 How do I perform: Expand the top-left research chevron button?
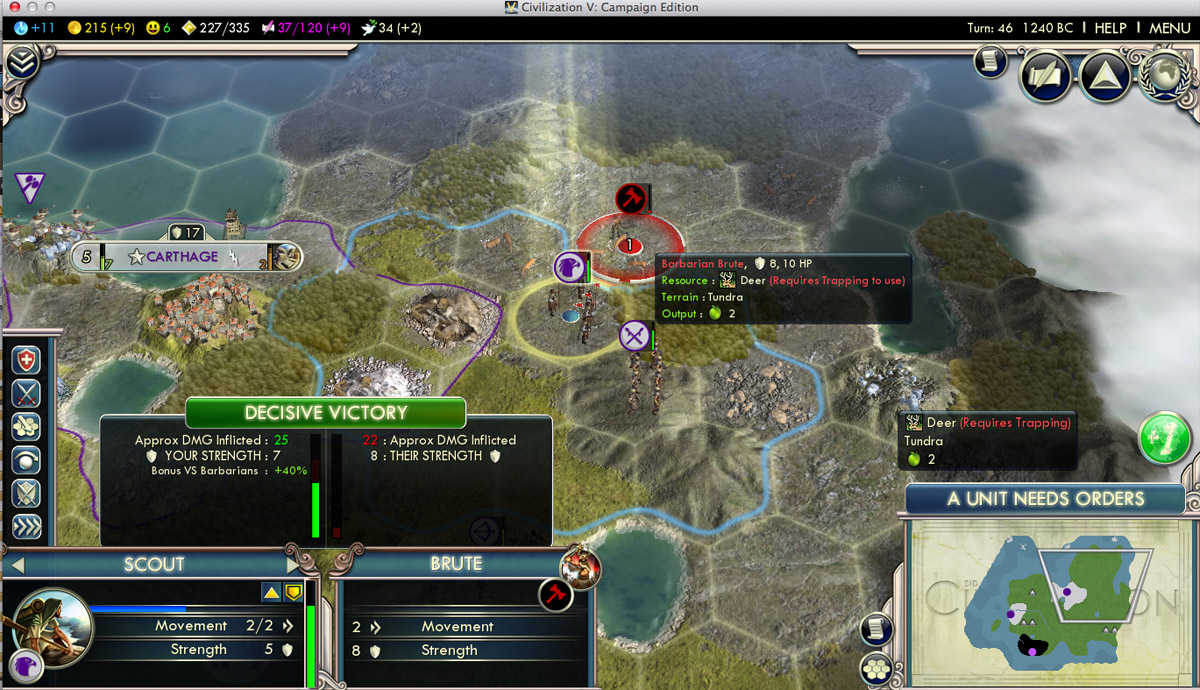[x=21, y=64]
